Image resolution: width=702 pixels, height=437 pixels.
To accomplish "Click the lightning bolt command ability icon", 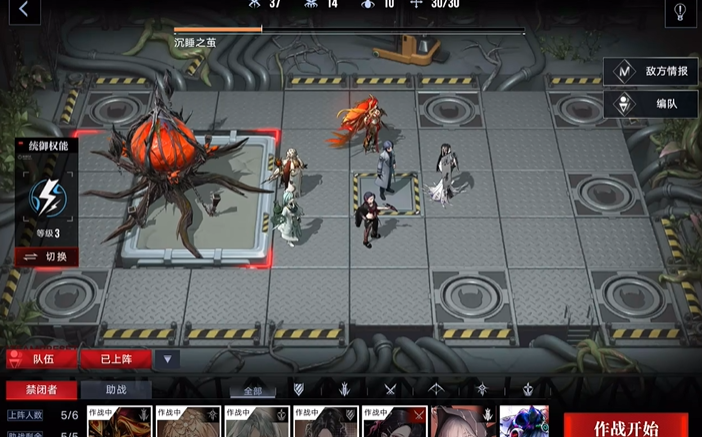I will [46, 196].
